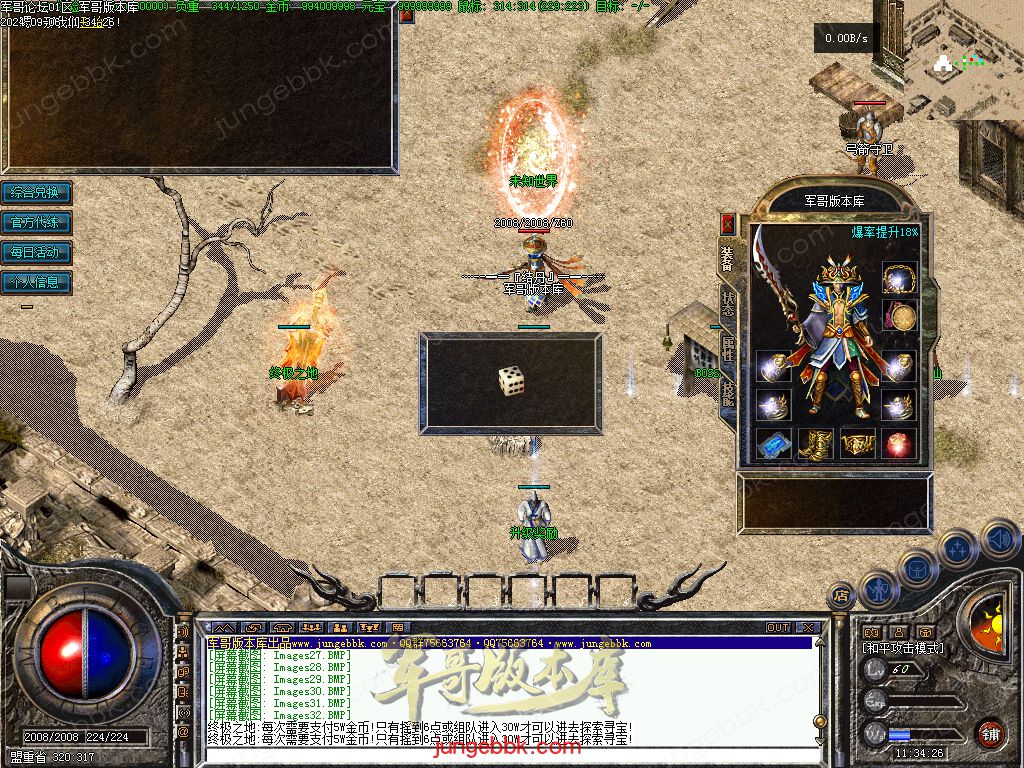Select the red orb equipment slot
The image size is (1024, 768).
click(x=899, y=443)
